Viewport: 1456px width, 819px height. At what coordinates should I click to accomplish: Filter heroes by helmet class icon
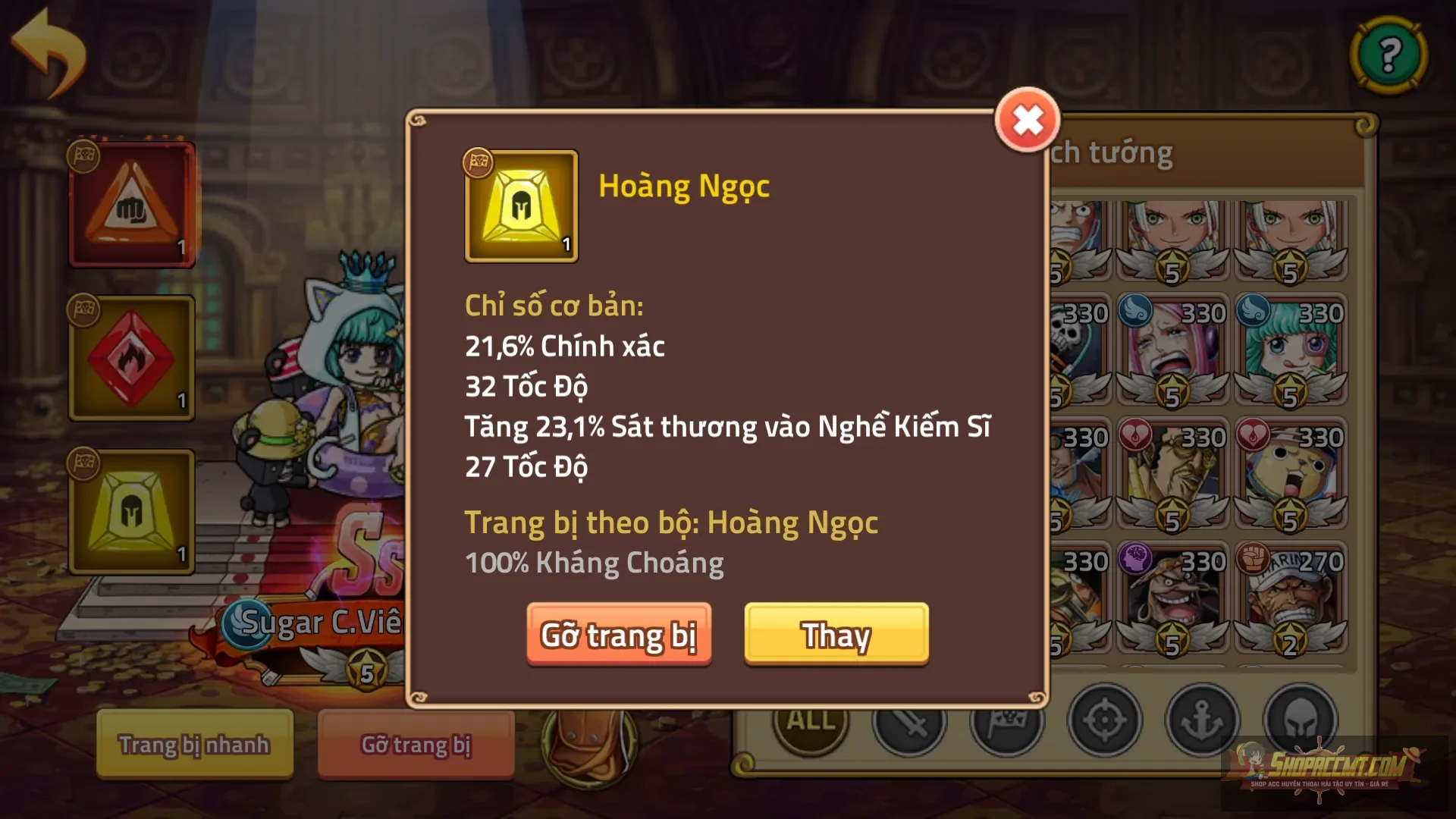1299,720
